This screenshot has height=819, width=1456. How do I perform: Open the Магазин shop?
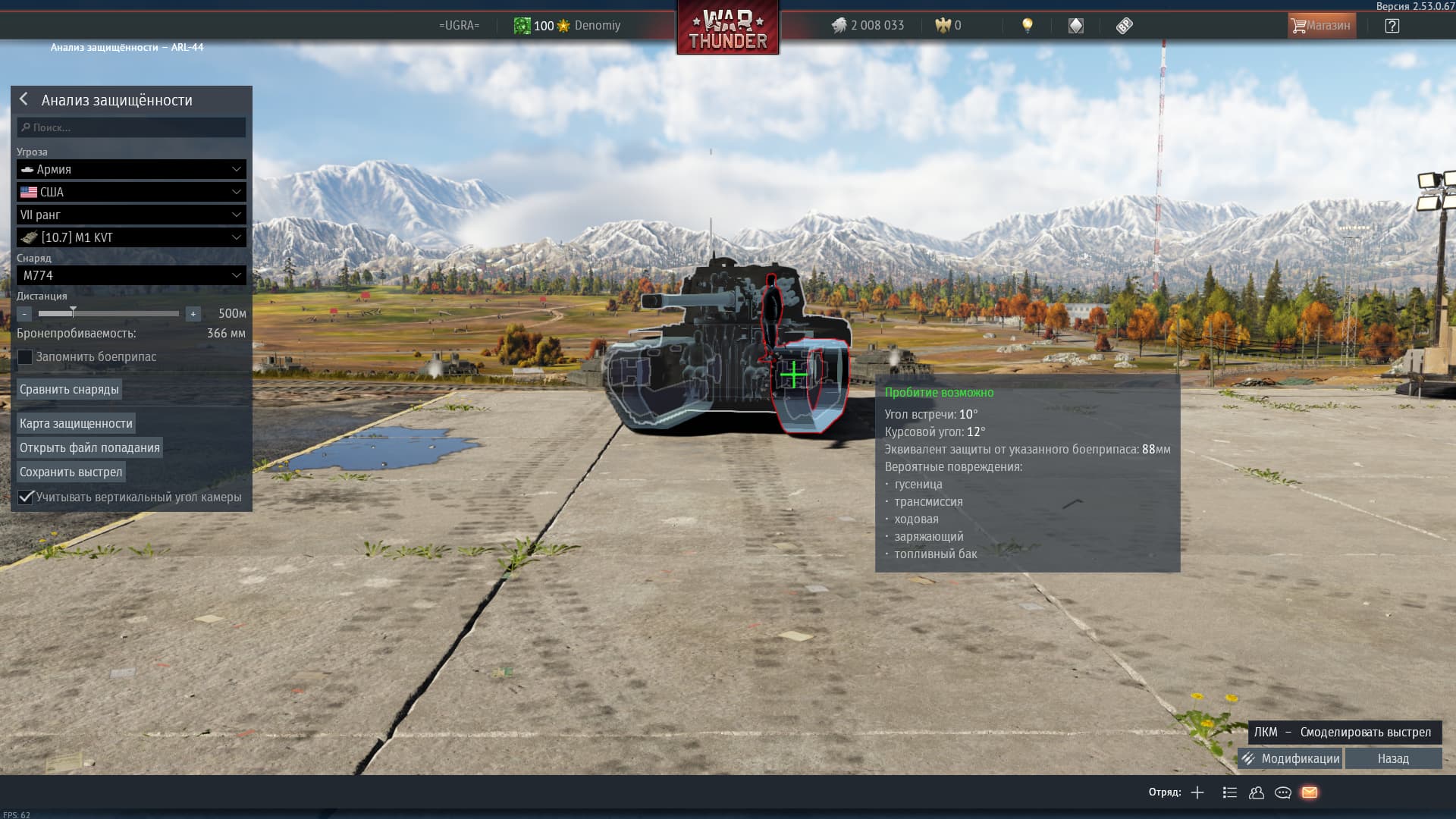tap(1321, 26)
